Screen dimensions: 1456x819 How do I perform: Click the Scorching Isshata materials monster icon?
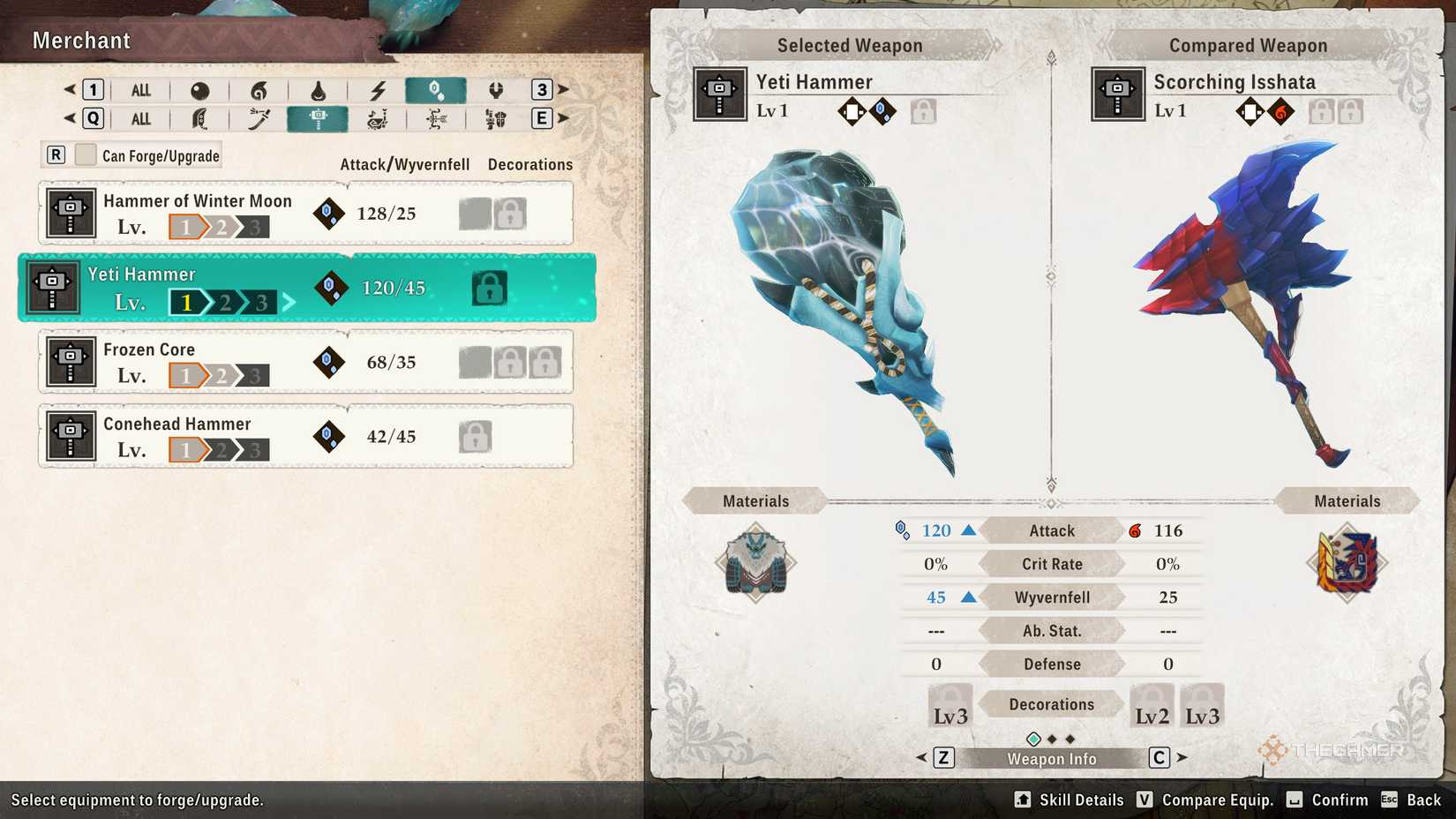point(1347,563)
